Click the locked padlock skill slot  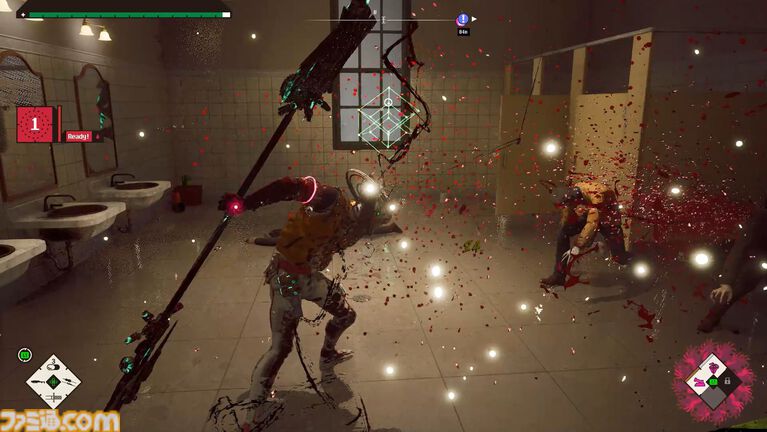pos(728,381)
